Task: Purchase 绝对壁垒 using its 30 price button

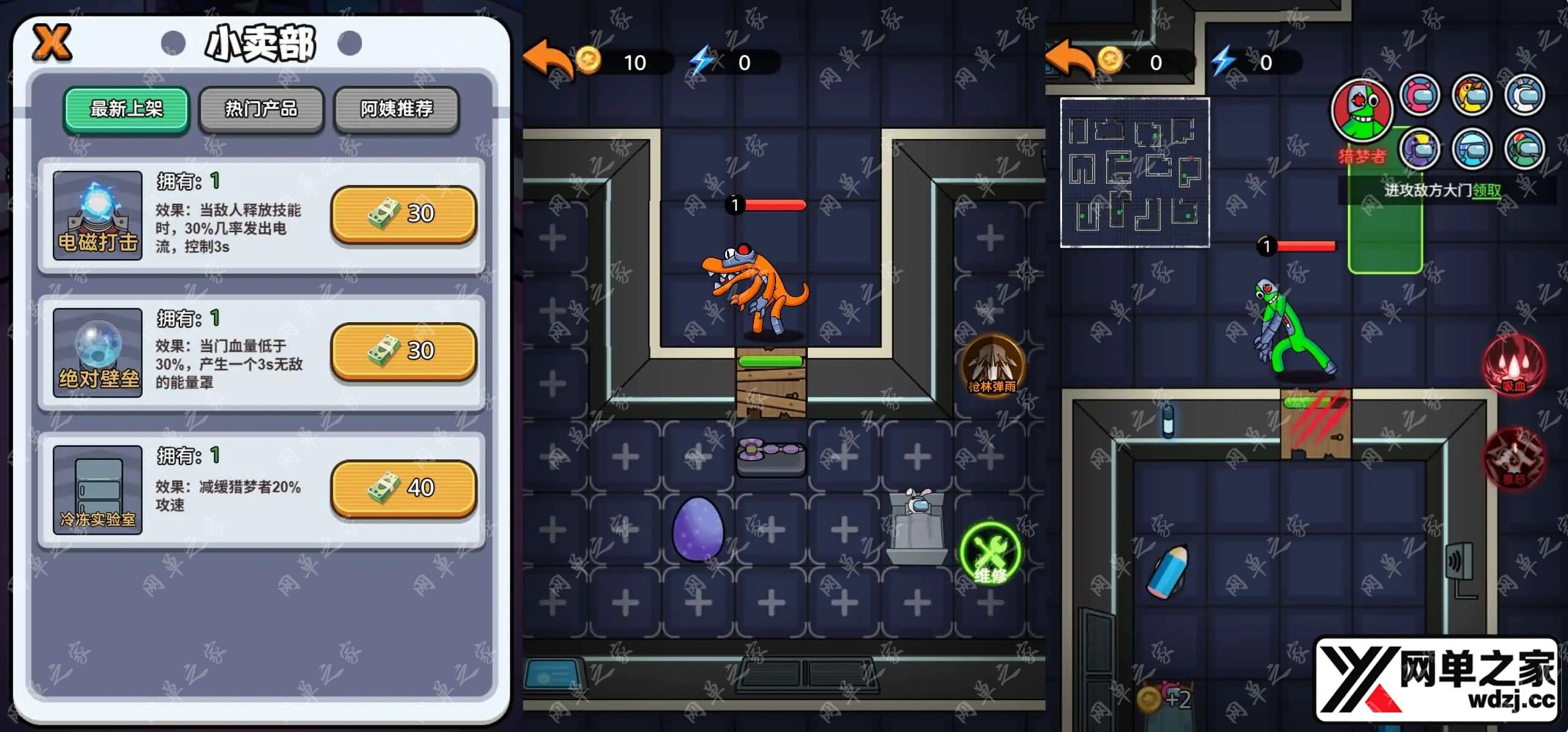Action: [403, 351]
